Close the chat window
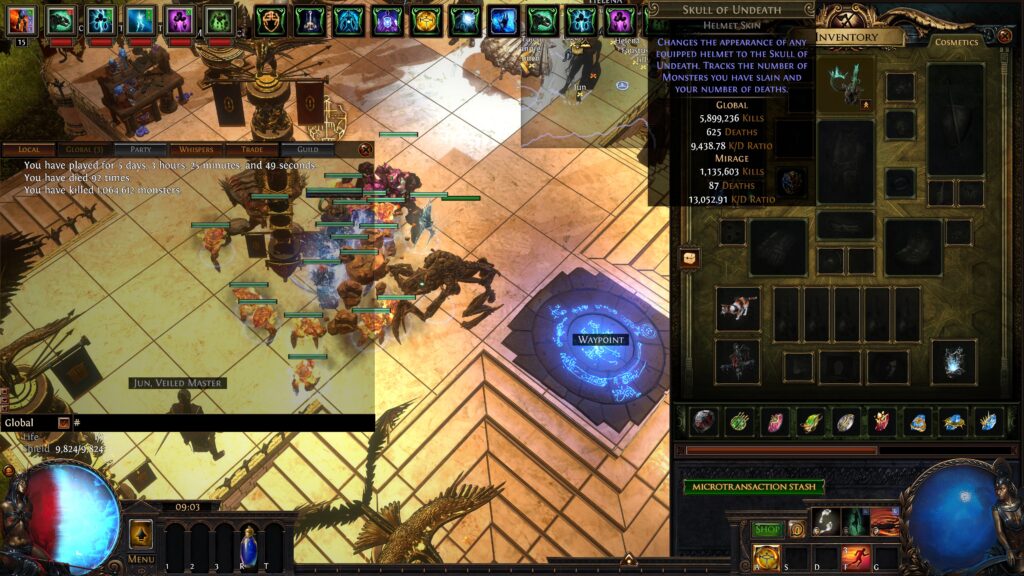 [x=364, y=150]
